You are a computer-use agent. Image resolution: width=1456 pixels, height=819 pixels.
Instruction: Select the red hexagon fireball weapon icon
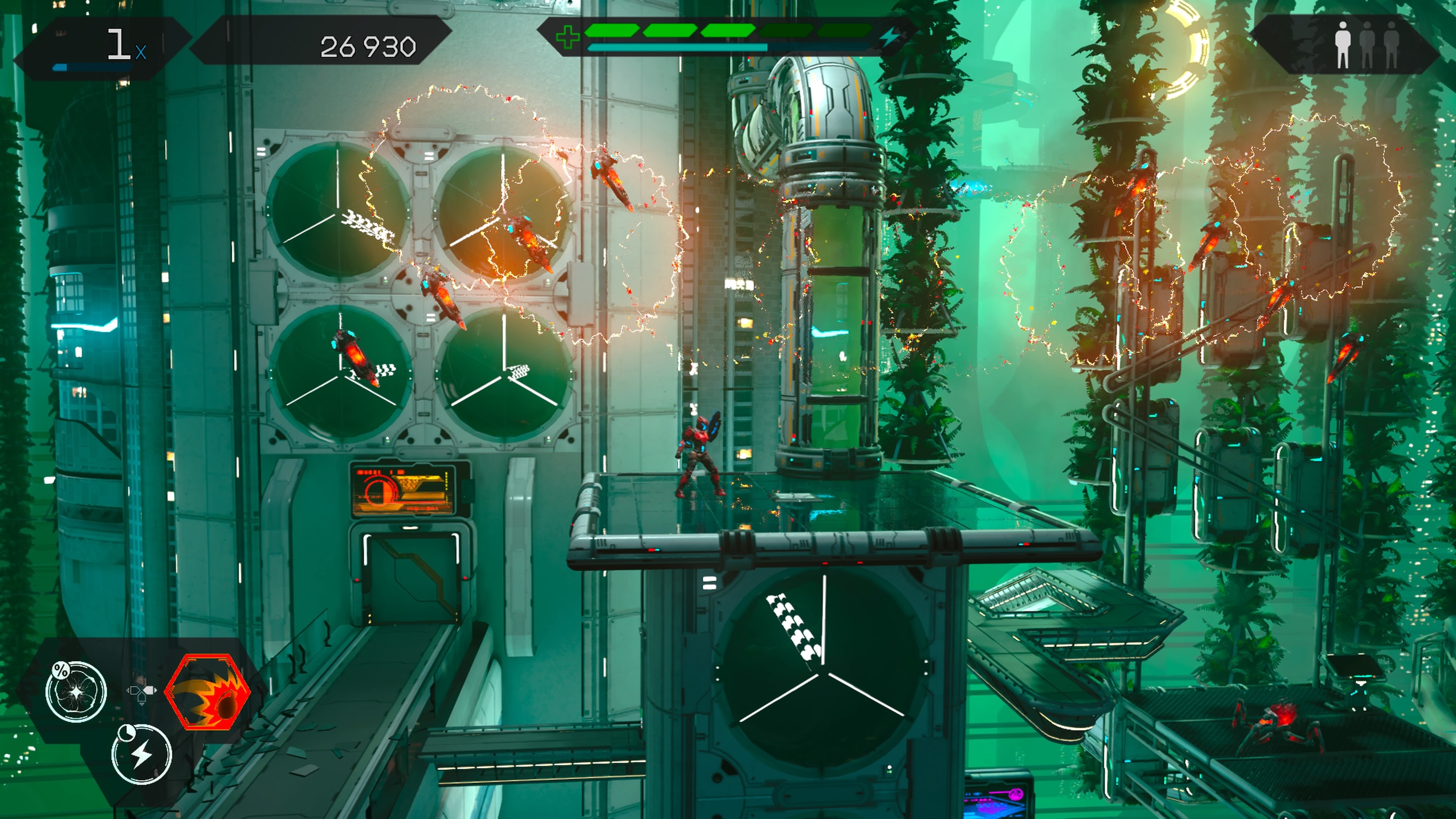[207, 691]
